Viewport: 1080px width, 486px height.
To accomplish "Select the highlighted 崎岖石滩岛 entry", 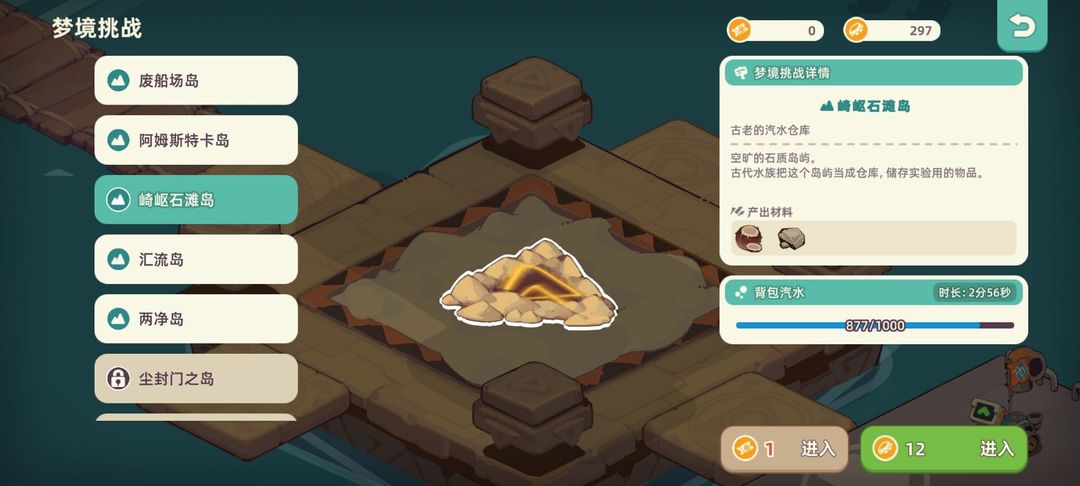I will [x=196, y=200].
